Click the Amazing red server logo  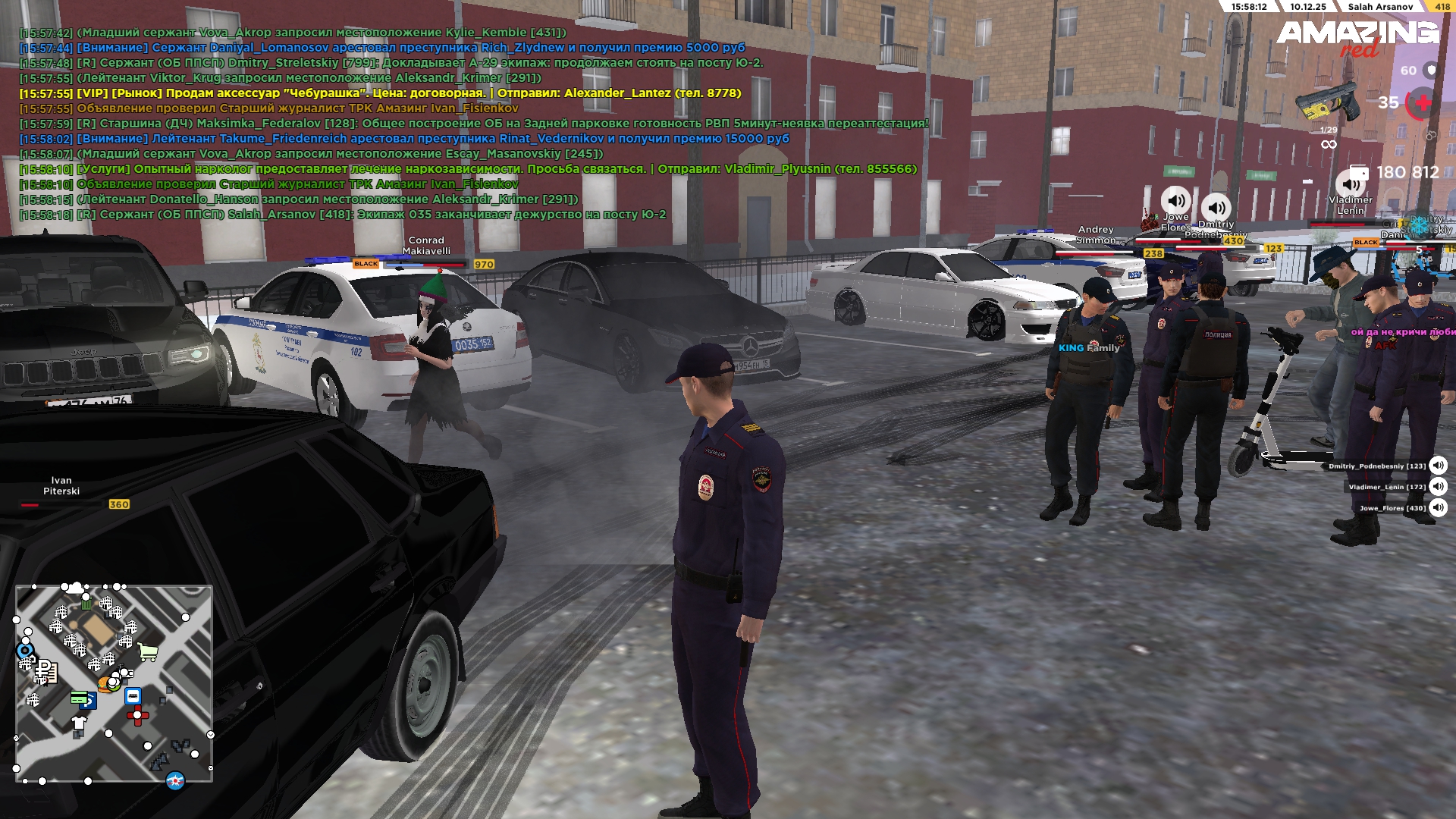[x=1357, y=38]
